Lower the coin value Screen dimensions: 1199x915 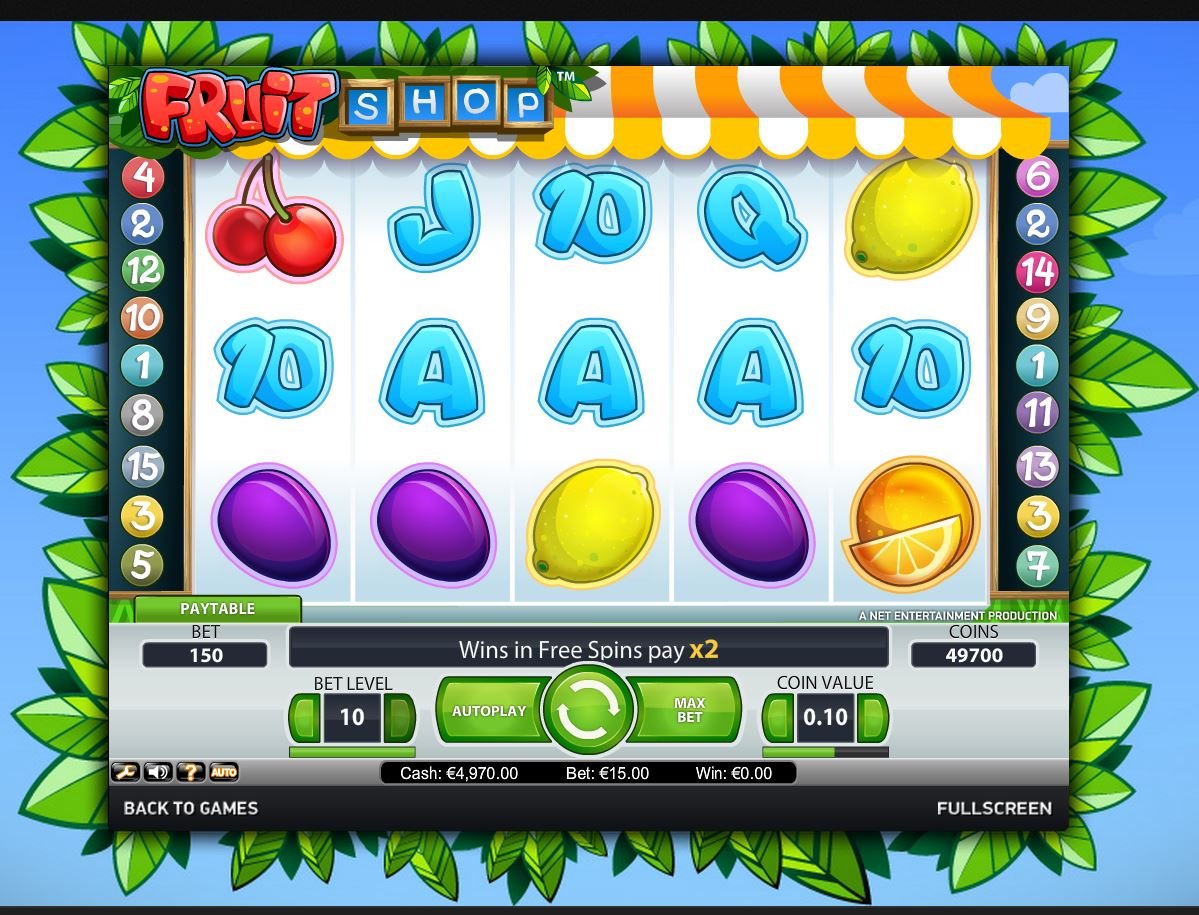coord(778,717)
